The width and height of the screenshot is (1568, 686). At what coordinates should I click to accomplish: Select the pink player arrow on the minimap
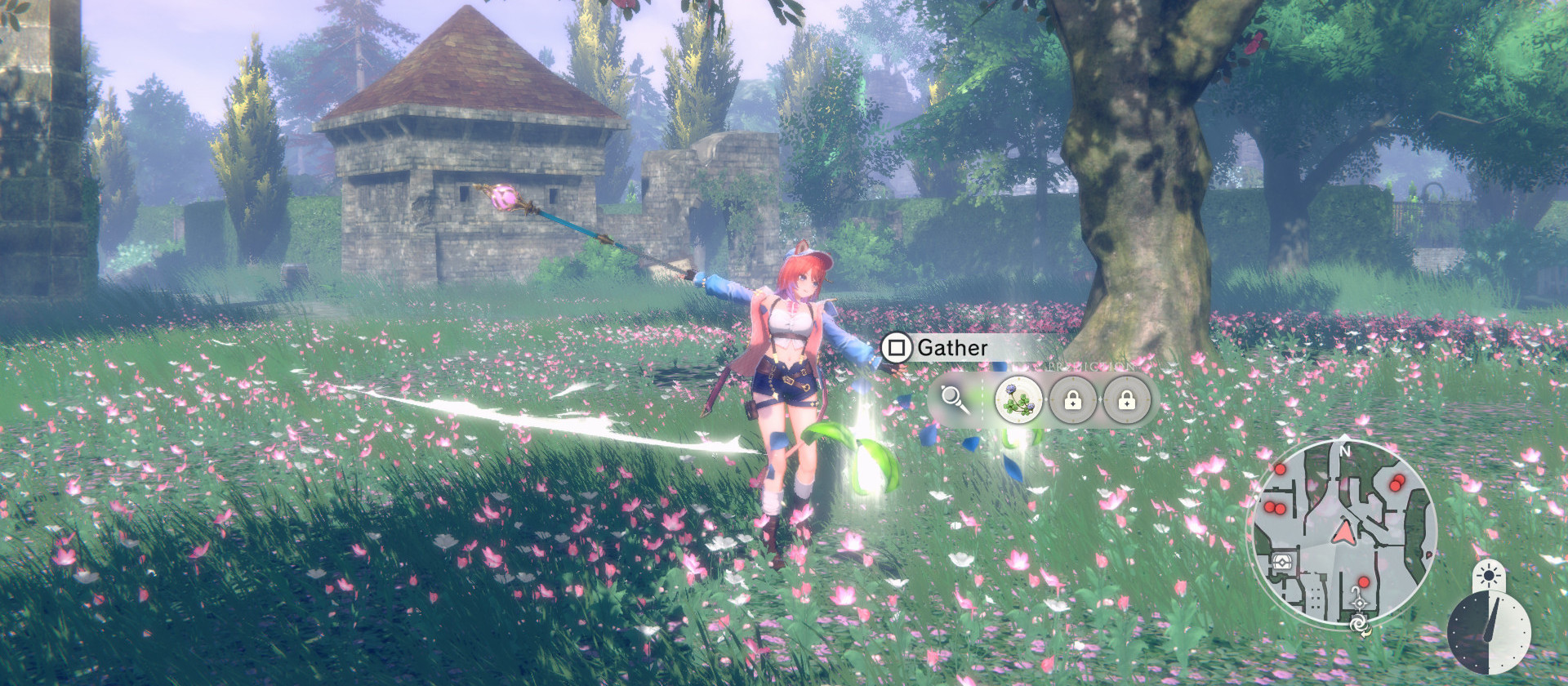1343,533
